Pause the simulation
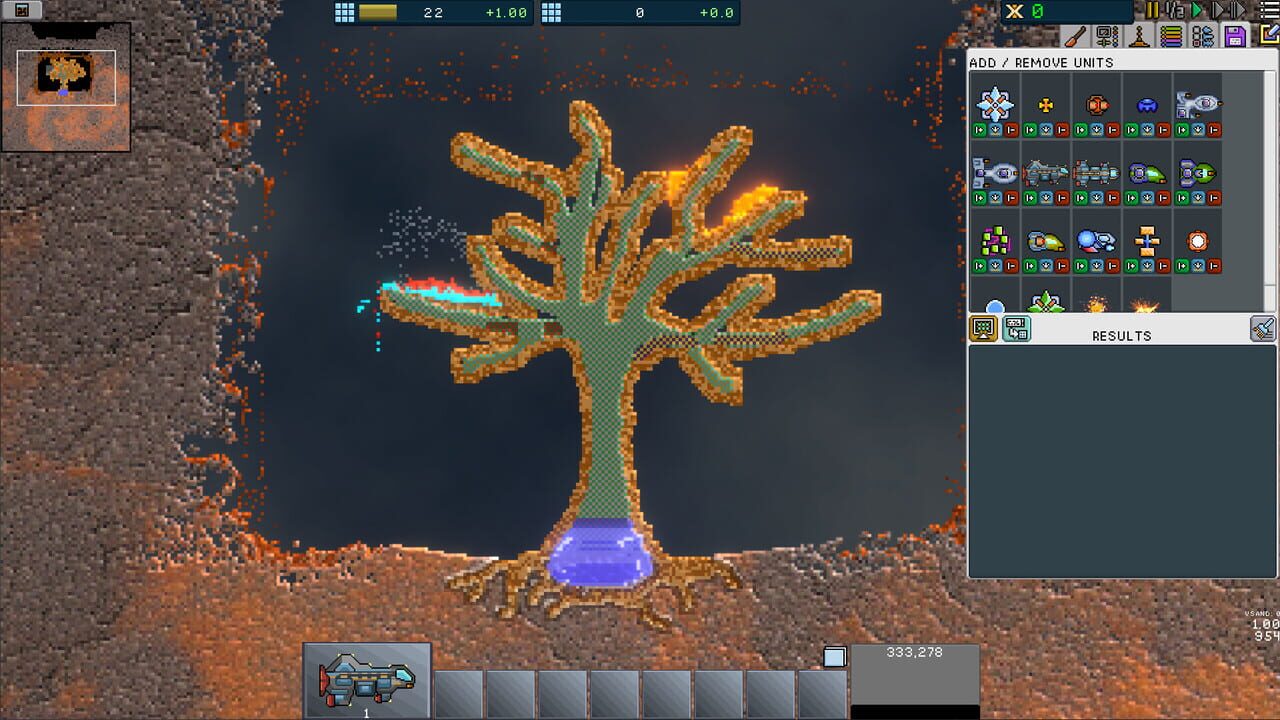 pos(1151,10)
